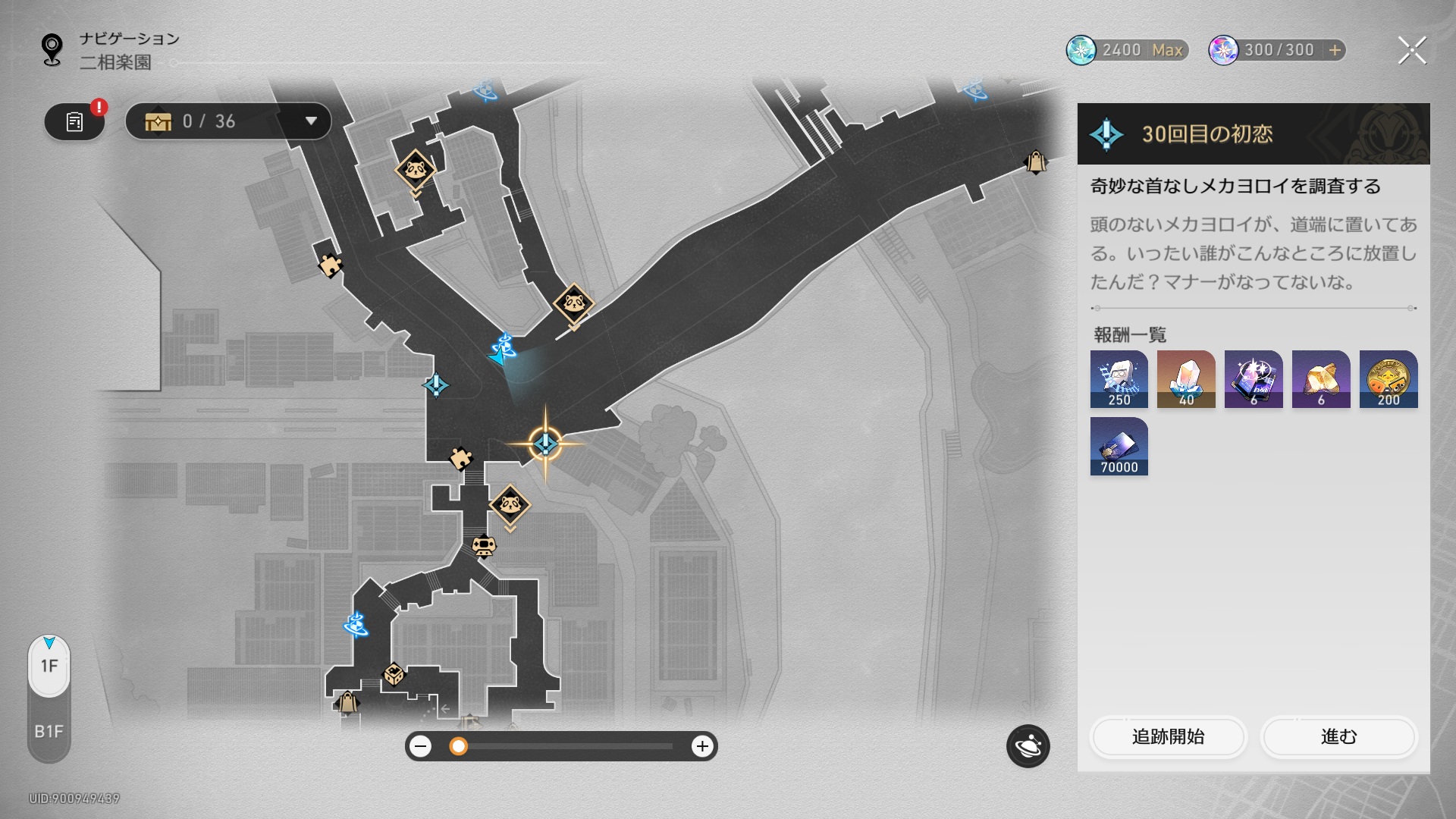The width and height of the screenshot is (1456, 819).
Task: Add Trailblaze Power with plus button
Action: tap(1335, 50)
